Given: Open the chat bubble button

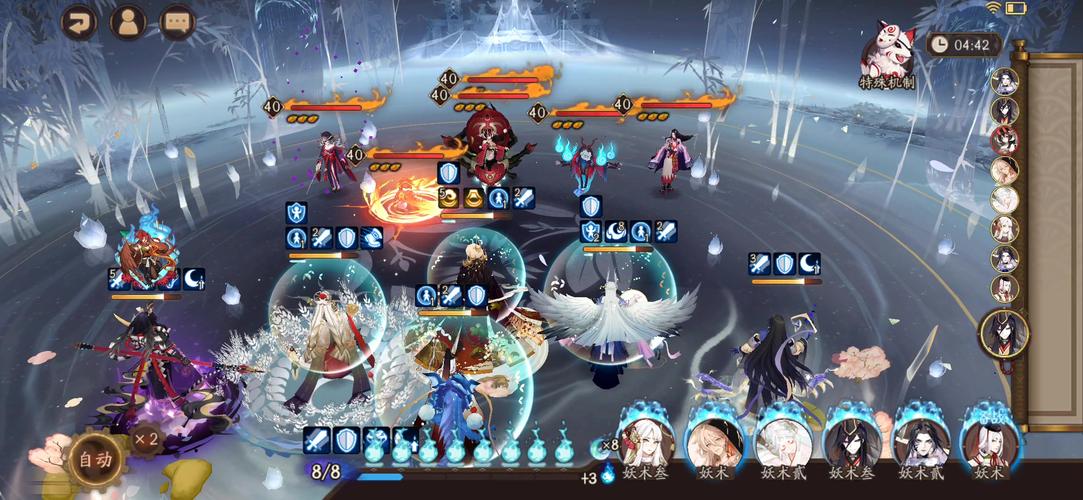Looking at the screenshot, I should [178, 21].
